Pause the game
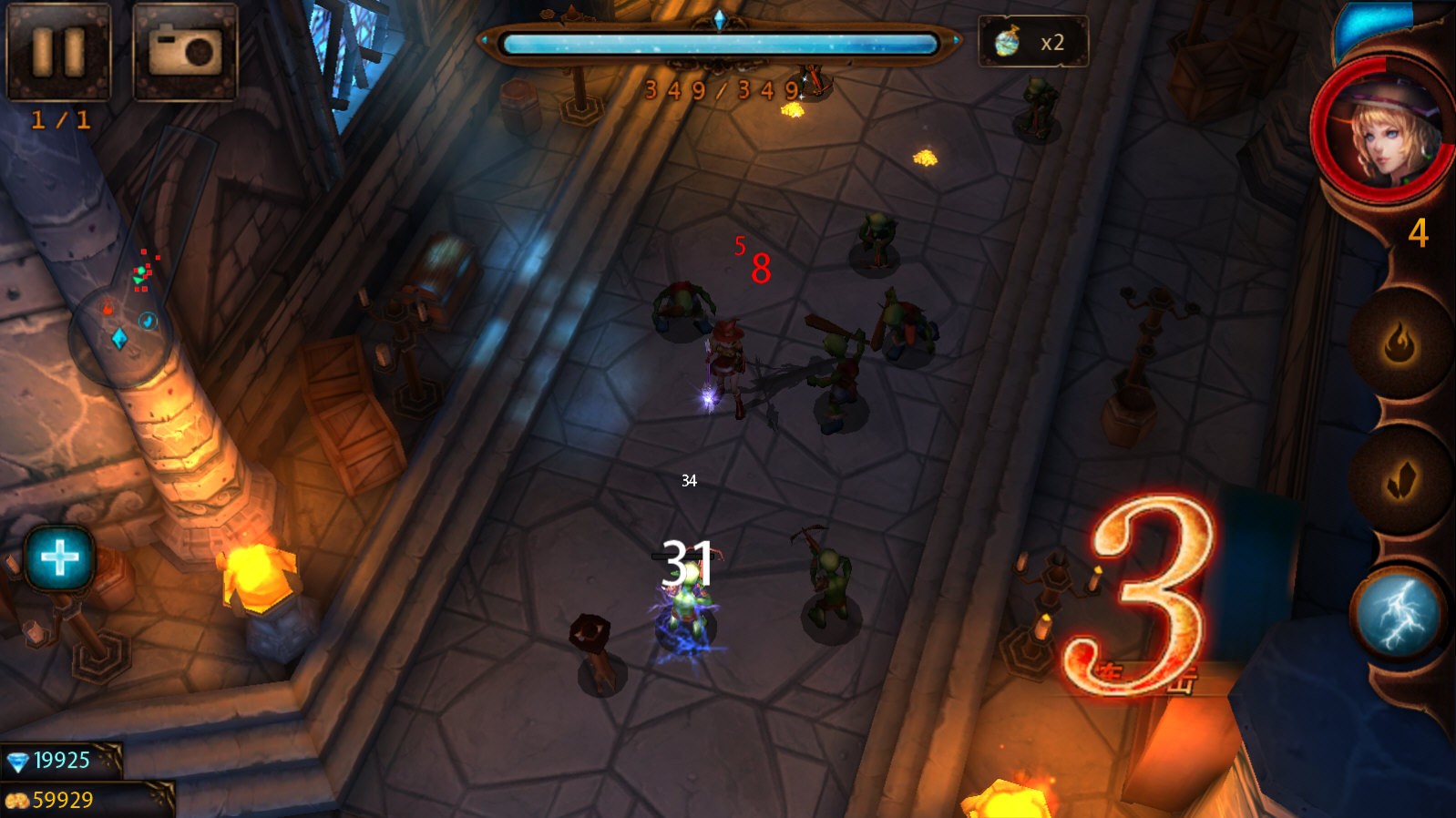Image resolution: width=1456 pixels, height=818 pixels. point(58,50)
